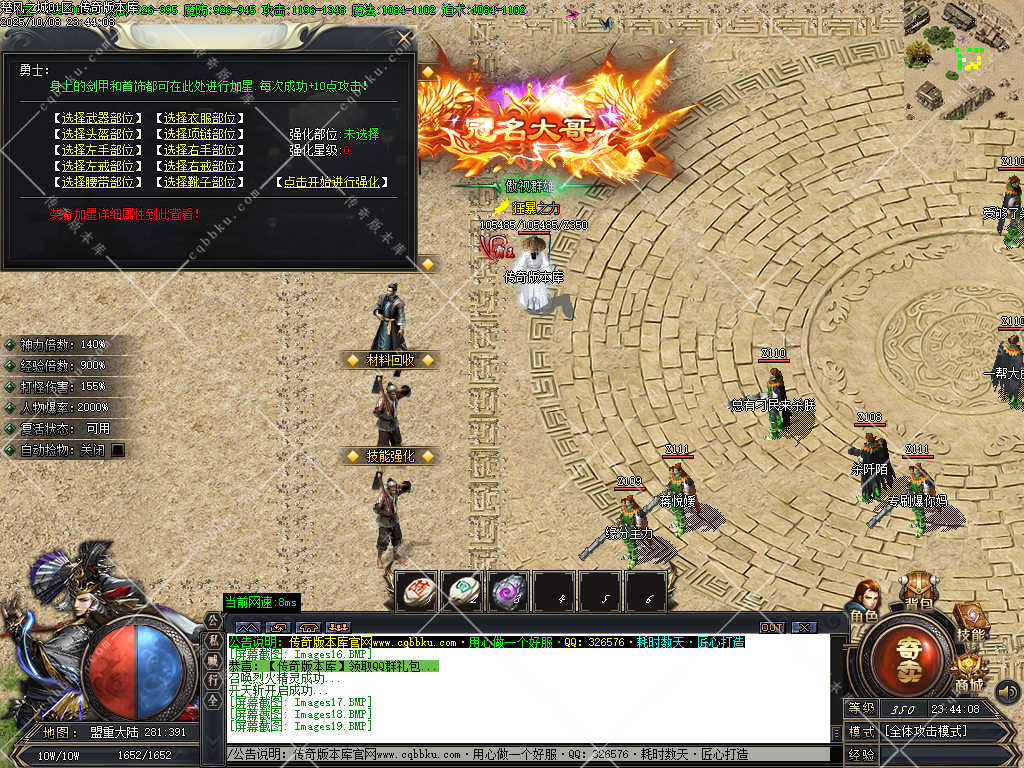
Task: Click the chat input field
Action: coord(528,754)
